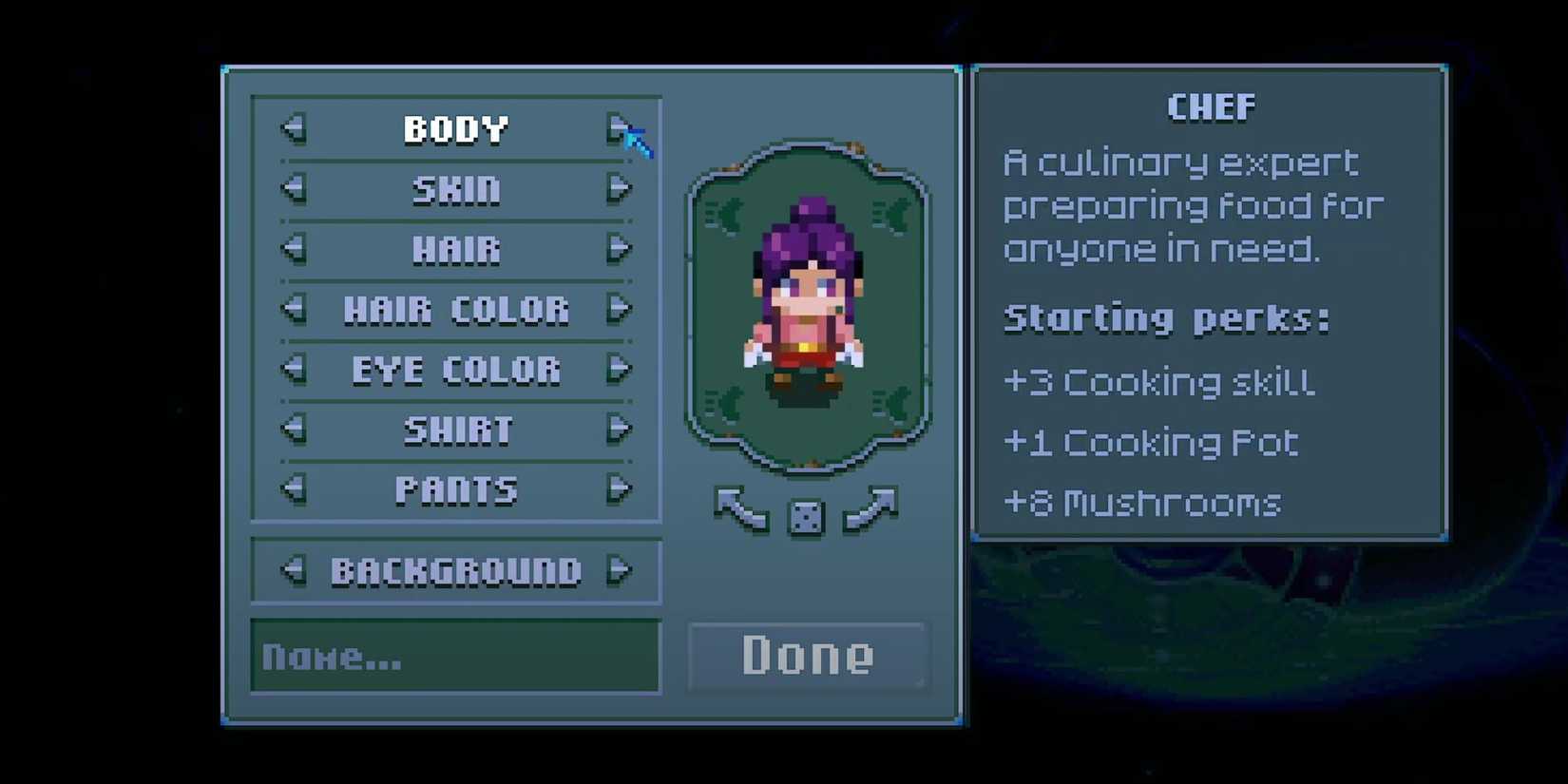Select the Hair Color row label
Screen dimensions: 1568x784
pos(456,310)
